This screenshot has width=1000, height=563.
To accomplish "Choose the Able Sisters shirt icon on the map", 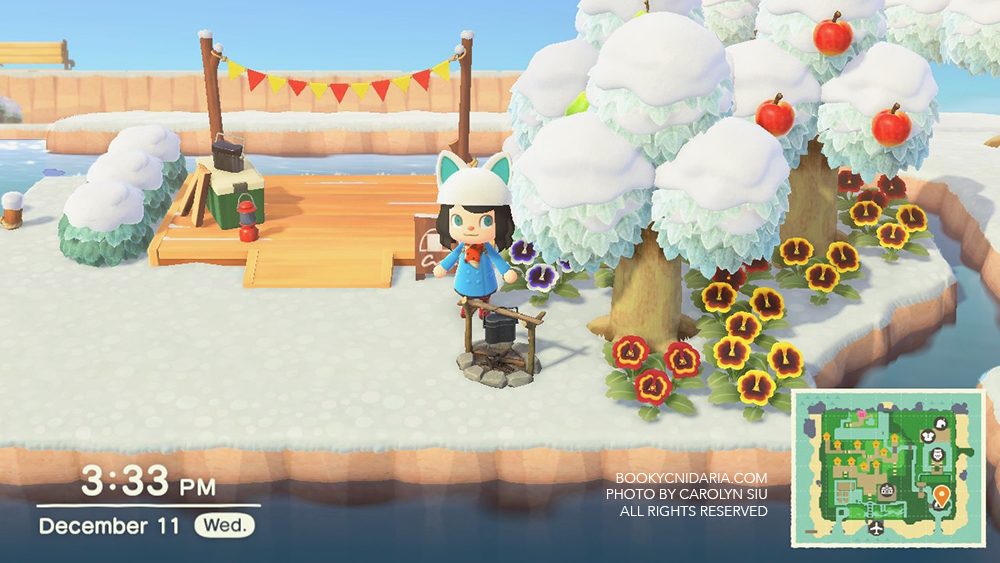I will 928,436.
